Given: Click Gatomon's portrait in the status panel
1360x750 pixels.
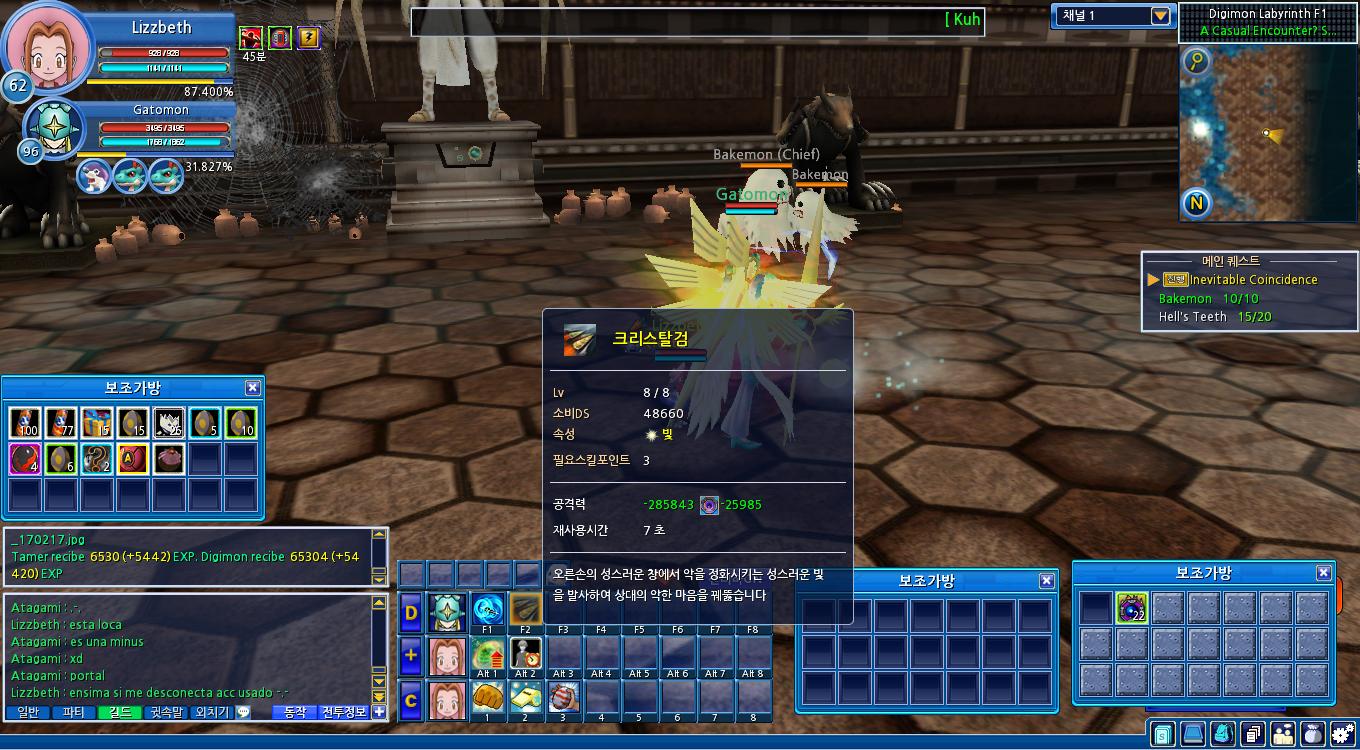Looking at the screenshot, I should coord(53,127).
